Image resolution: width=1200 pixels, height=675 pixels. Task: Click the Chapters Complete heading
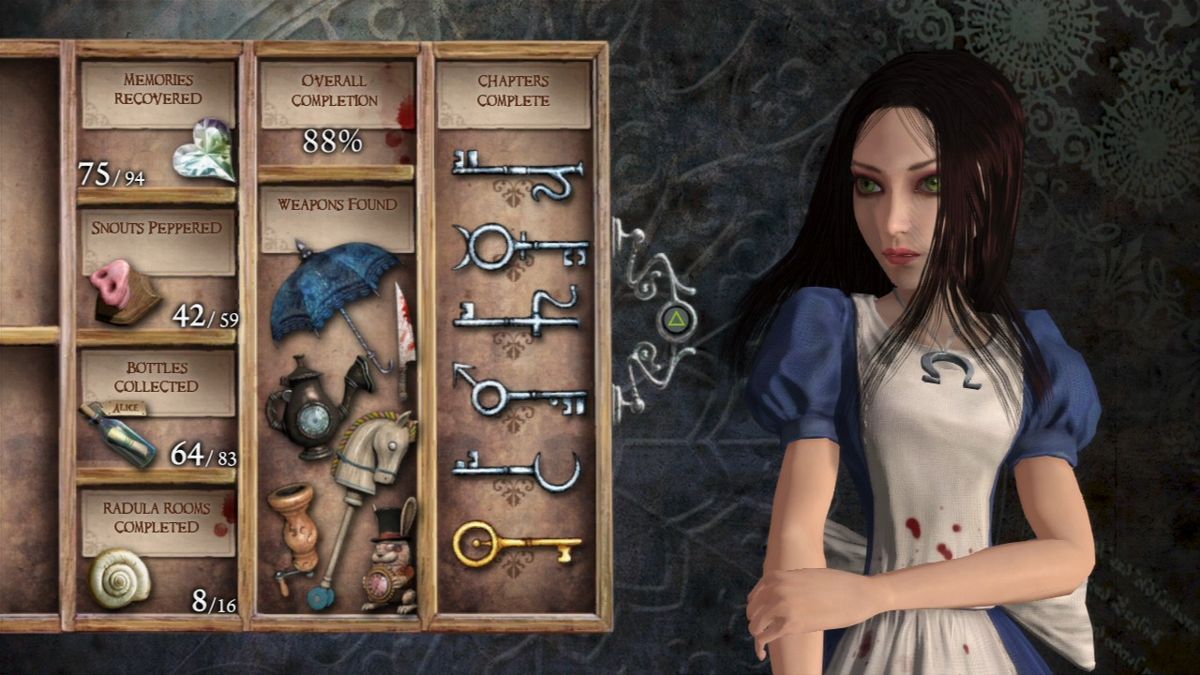(513, 90)
